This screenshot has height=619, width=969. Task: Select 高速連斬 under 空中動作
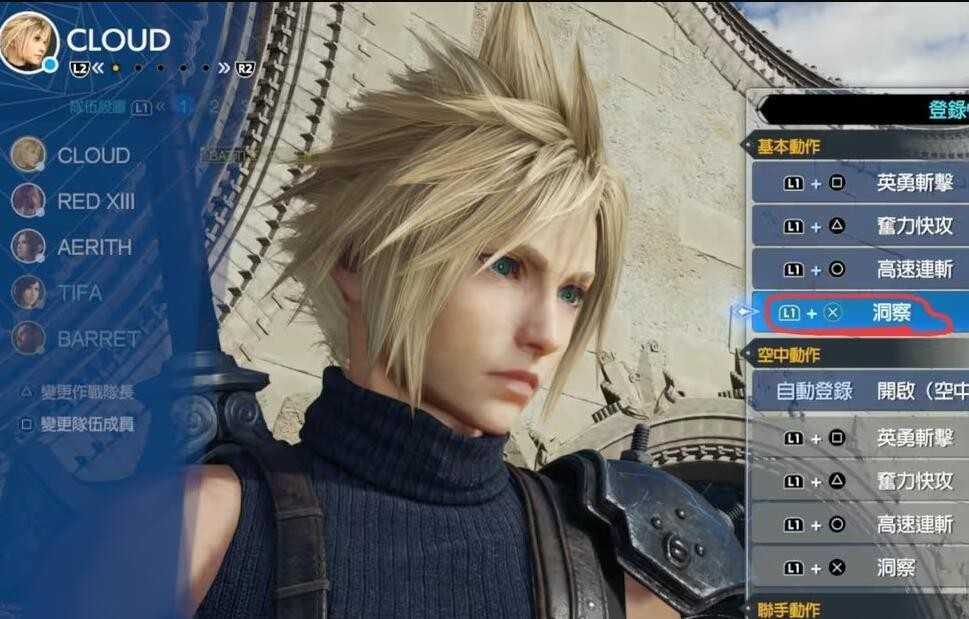coord(860,524)
